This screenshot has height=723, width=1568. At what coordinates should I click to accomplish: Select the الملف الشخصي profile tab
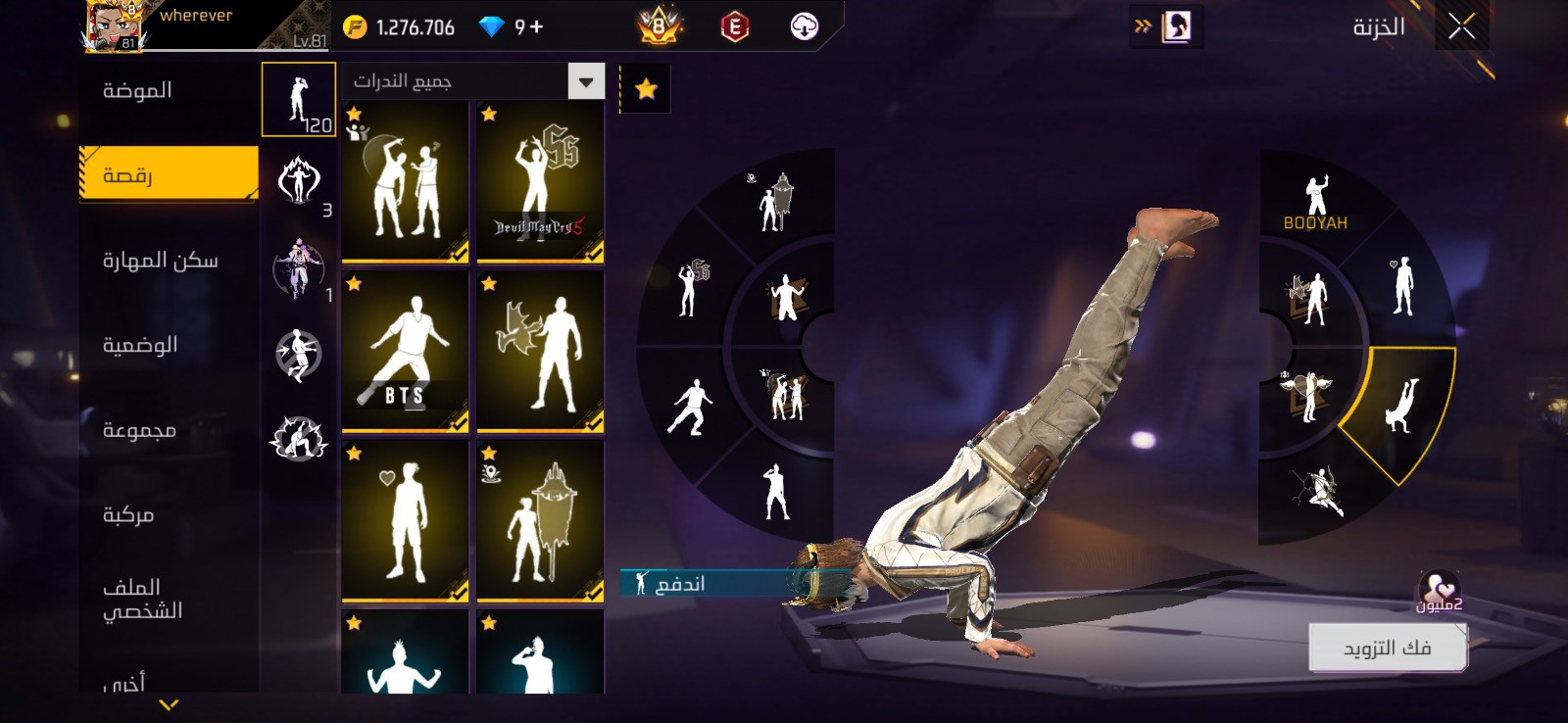[x=142, y=599]
